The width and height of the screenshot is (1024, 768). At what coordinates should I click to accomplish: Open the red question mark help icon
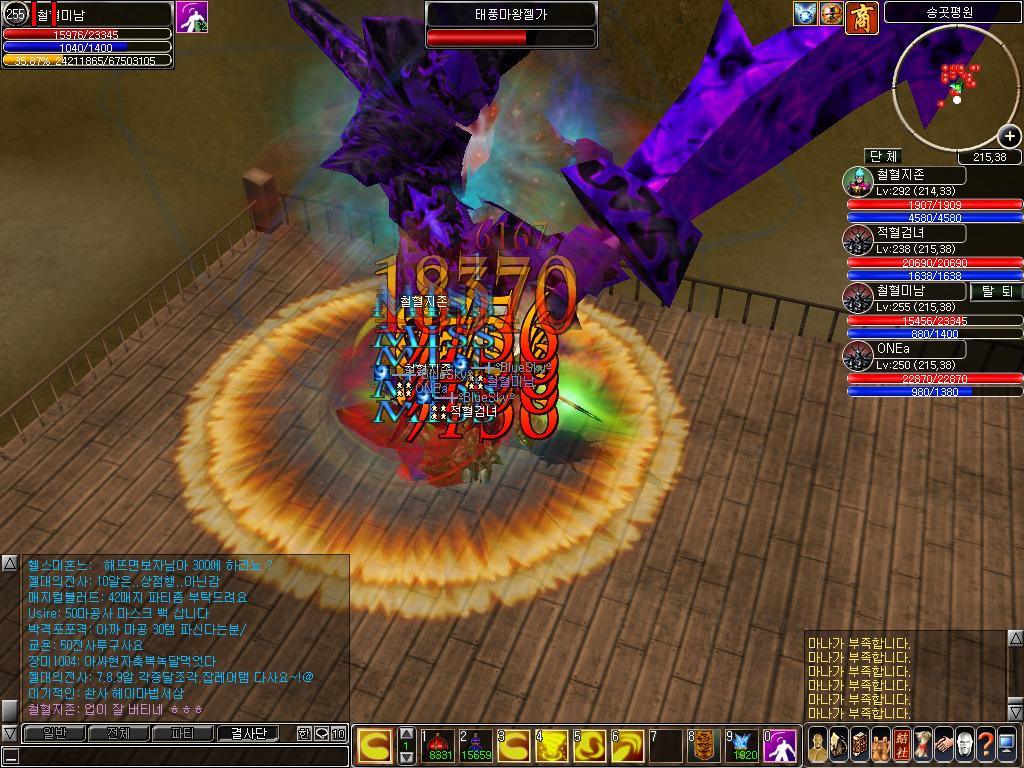point(985,744)
